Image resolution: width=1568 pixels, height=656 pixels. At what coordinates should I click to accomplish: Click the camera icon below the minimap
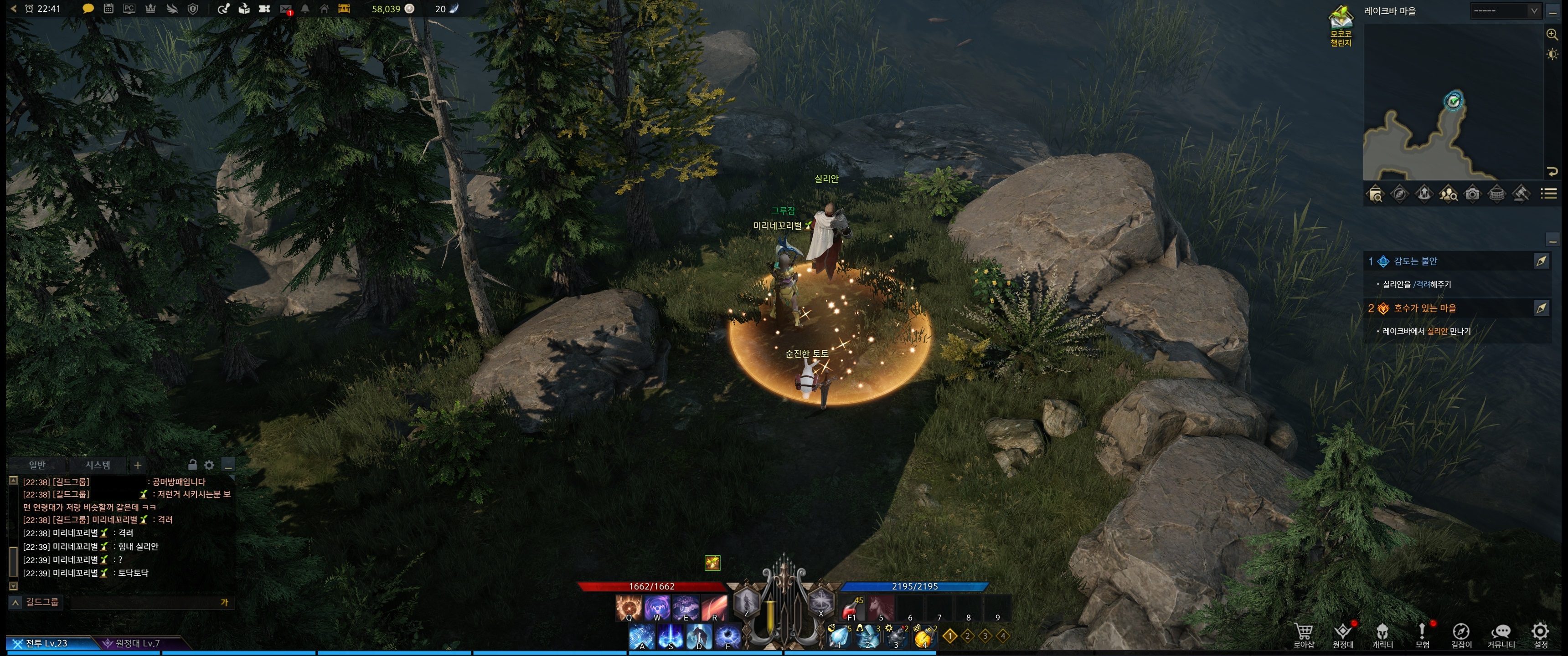point(1472,194)
